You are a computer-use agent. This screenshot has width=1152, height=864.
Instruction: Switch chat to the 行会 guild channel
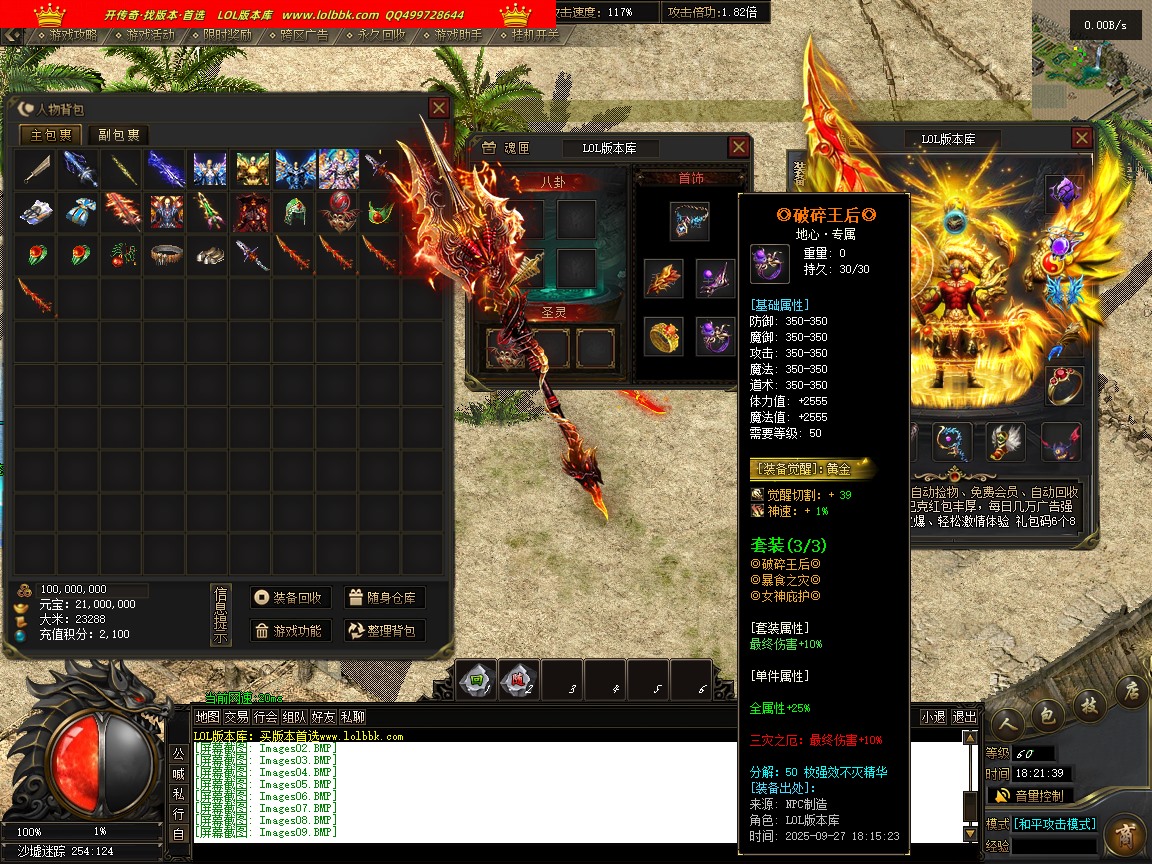tap(265, 717)
